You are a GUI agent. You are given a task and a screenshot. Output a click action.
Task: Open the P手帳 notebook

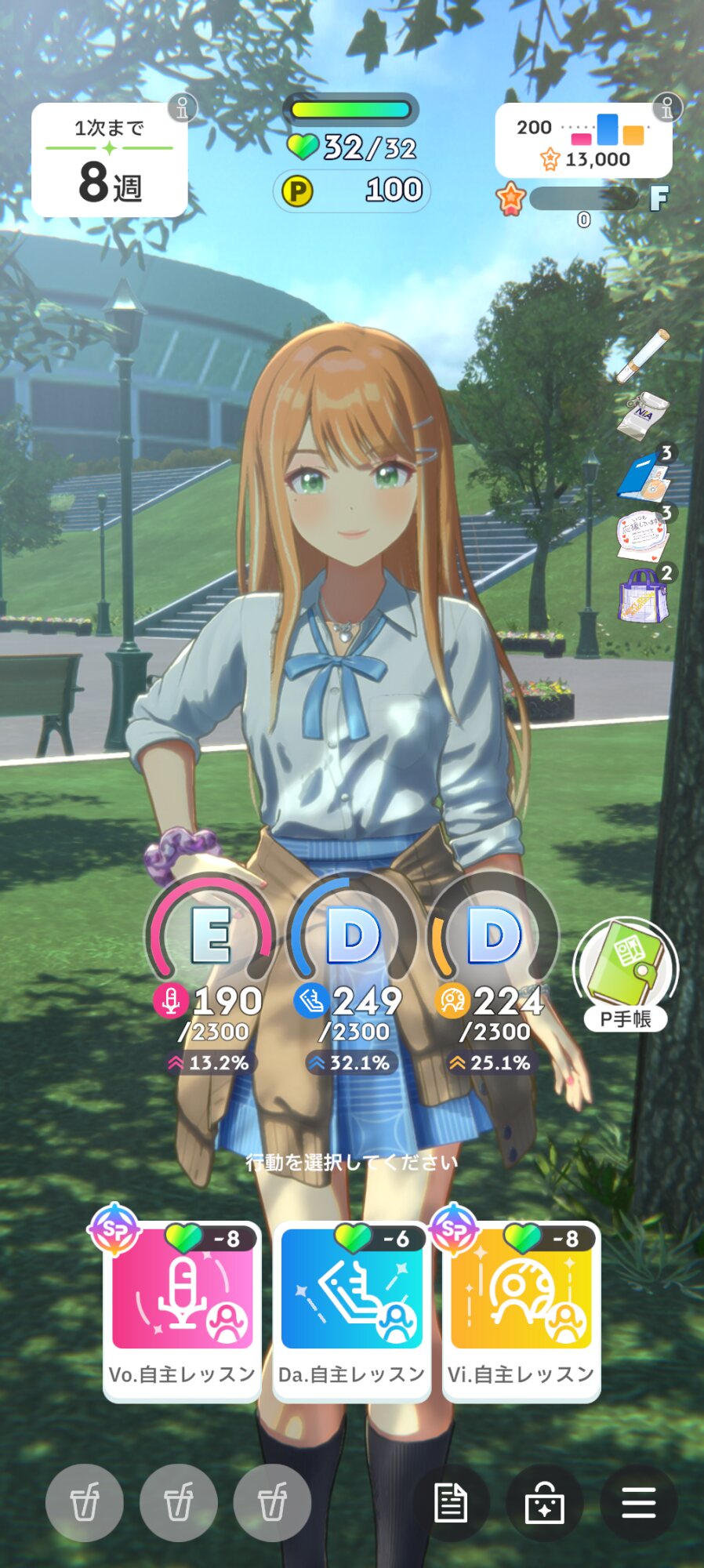(626, 972)
